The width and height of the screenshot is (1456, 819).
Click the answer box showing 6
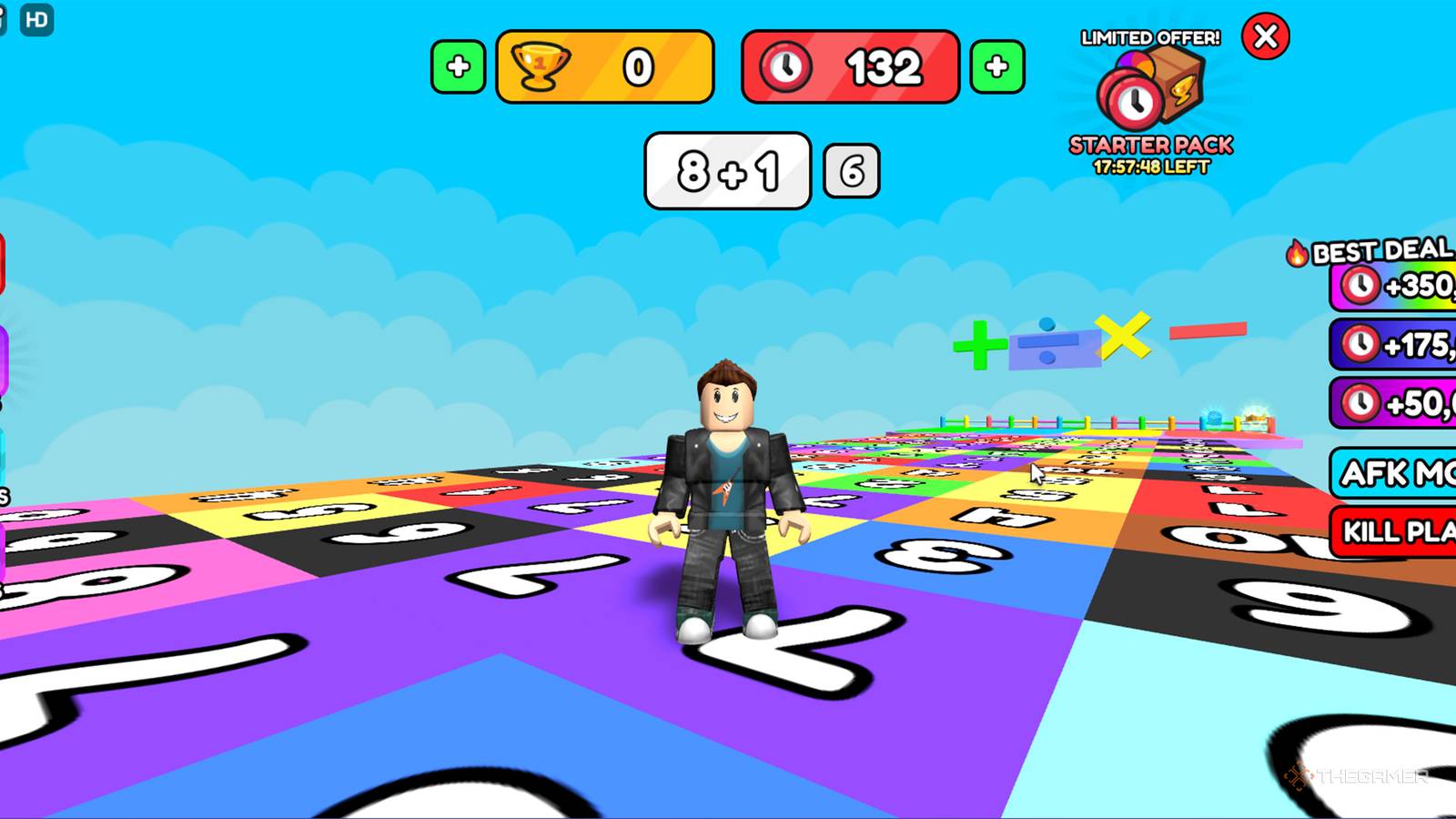852,168
